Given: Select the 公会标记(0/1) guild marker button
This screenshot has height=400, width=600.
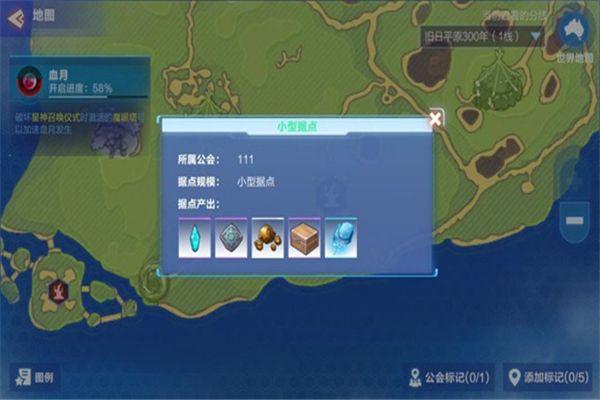Looking at the screenshot, I should (x=450, y=377).
